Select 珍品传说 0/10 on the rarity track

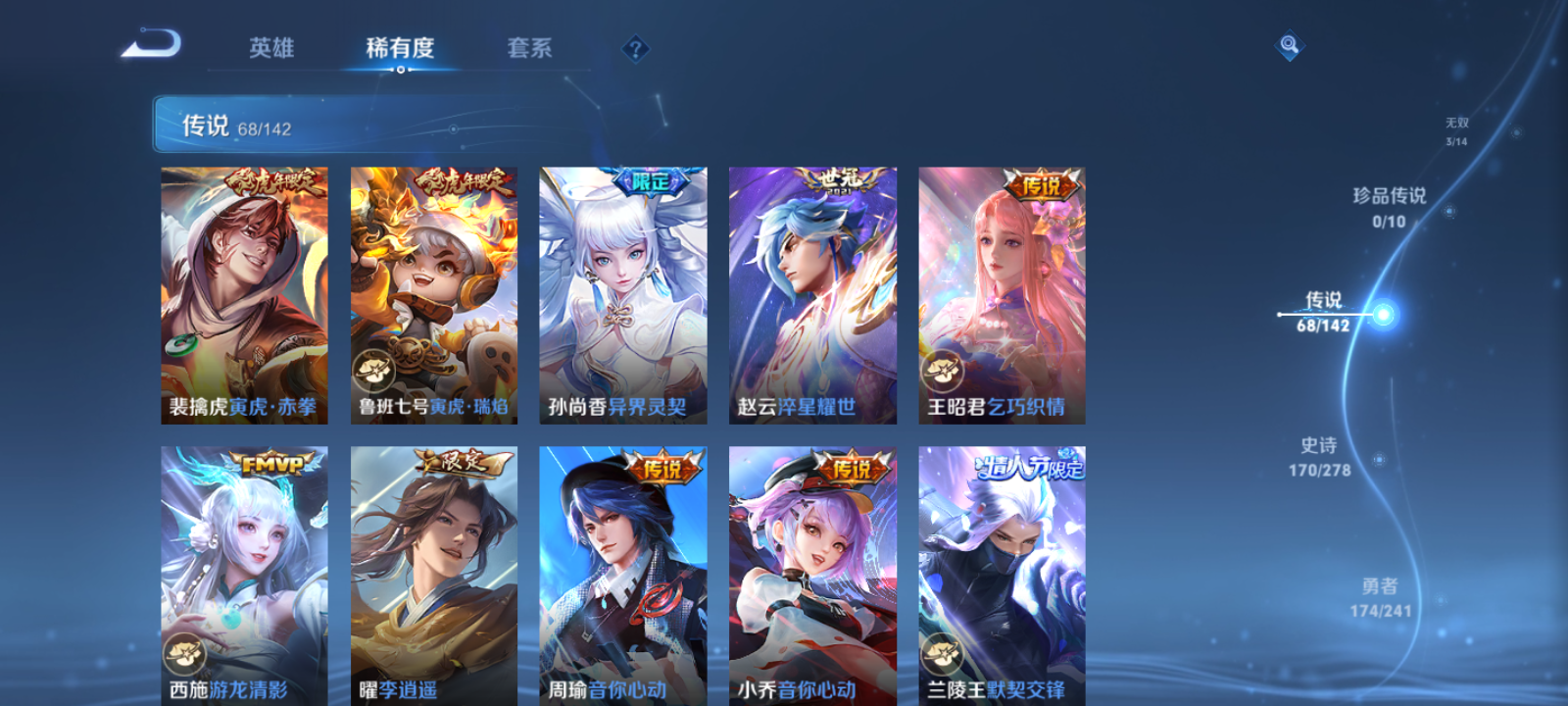(x=1392, y=208)
